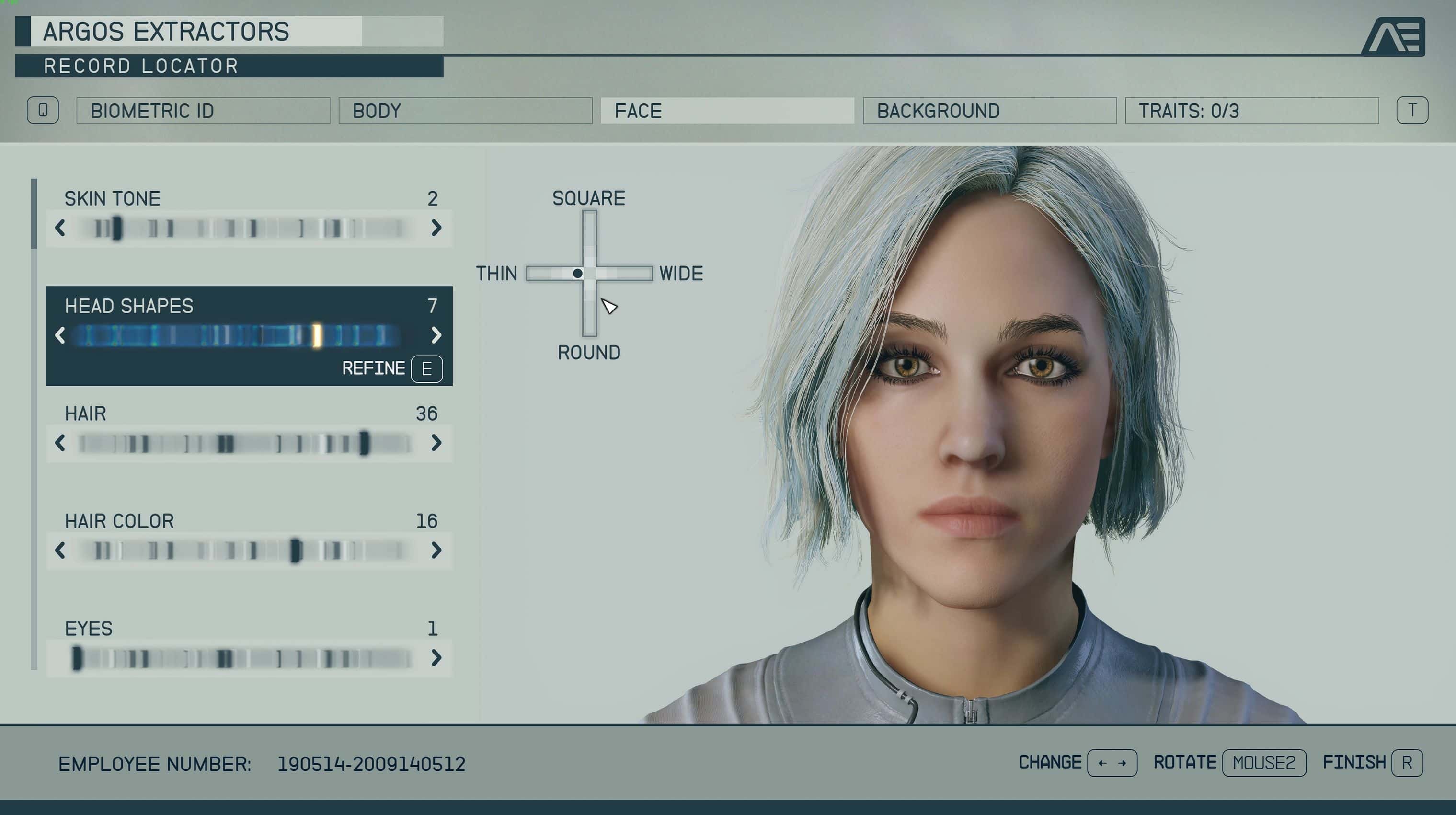This screenshot has width=1456, height=815.
Task: Switch to the Biometric ID tab
Action: pyautogui.click(x=203, y=111)
